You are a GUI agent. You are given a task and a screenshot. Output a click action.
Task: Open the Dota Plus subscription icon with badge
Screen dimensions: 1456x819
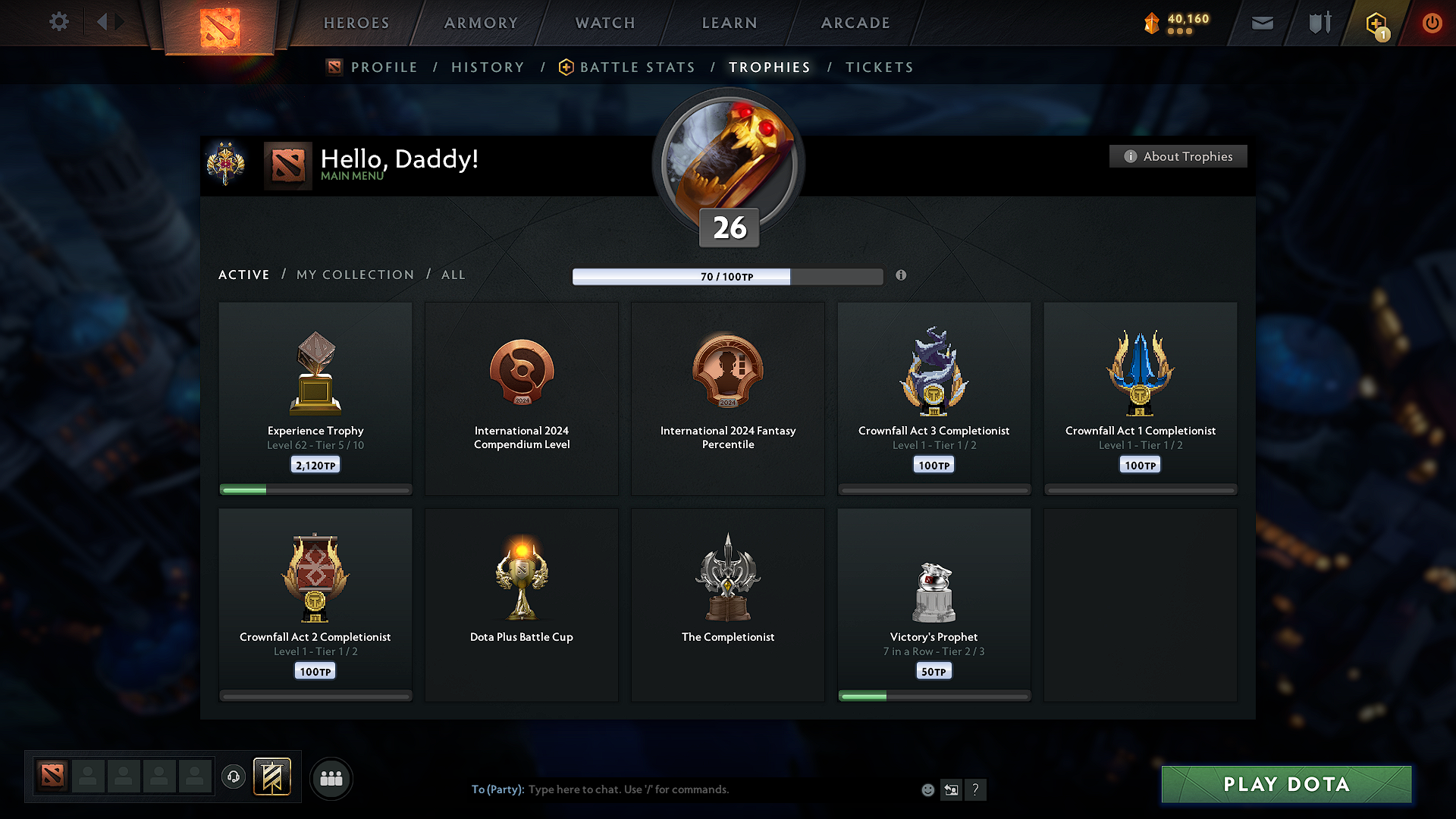click(x=1376, y=23)
